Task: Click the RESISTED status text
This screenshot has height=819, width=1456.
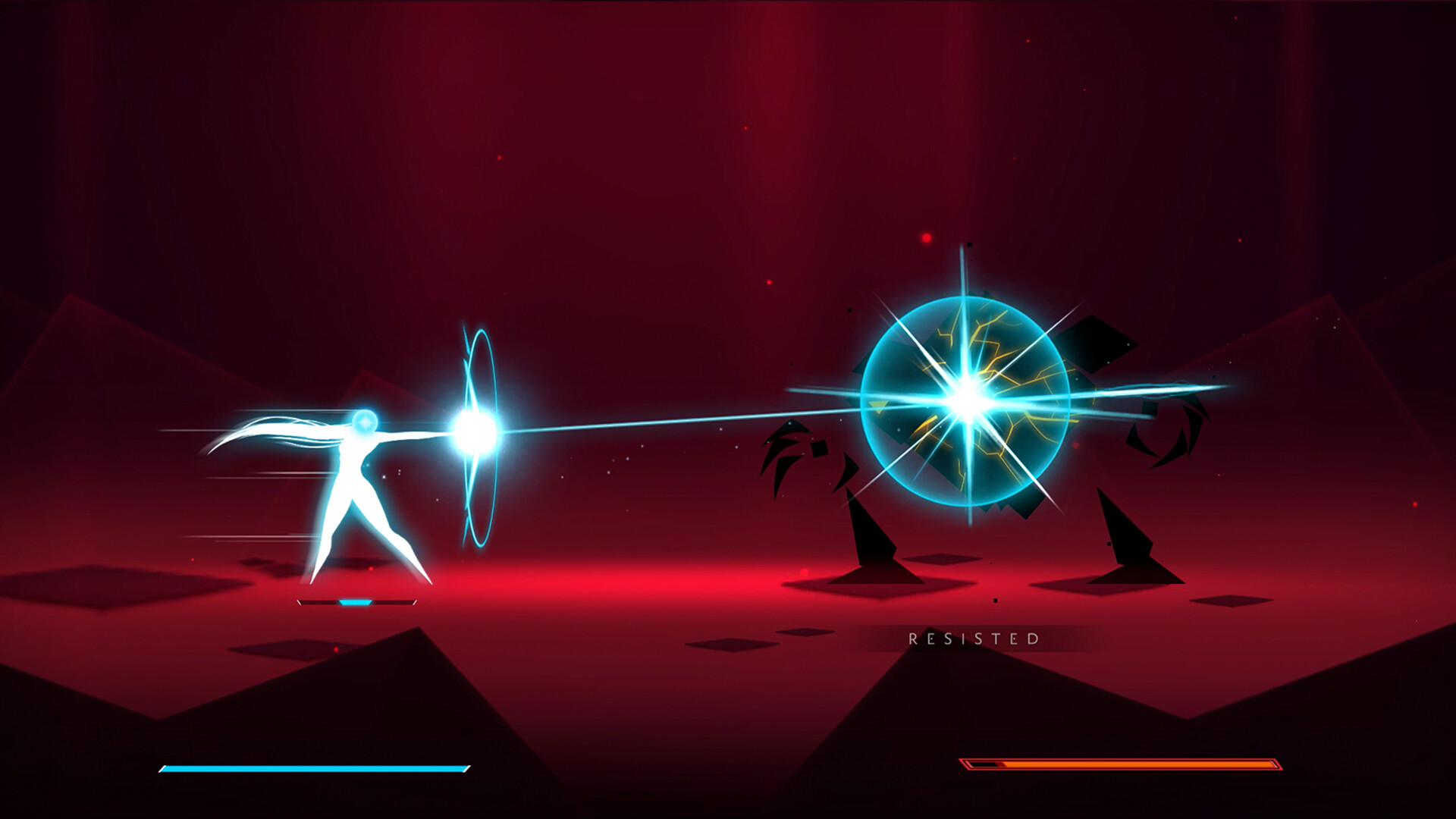Action: pyautogui.click(x=973, y=639)
